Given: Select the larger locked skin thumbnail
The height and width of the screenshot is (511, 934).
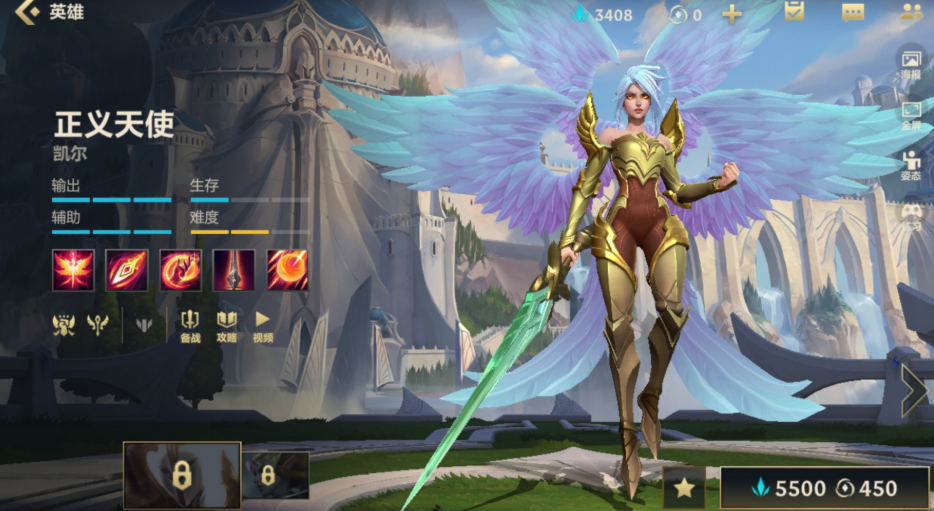Looking at the screenshot, I should (x=181, y=475).
